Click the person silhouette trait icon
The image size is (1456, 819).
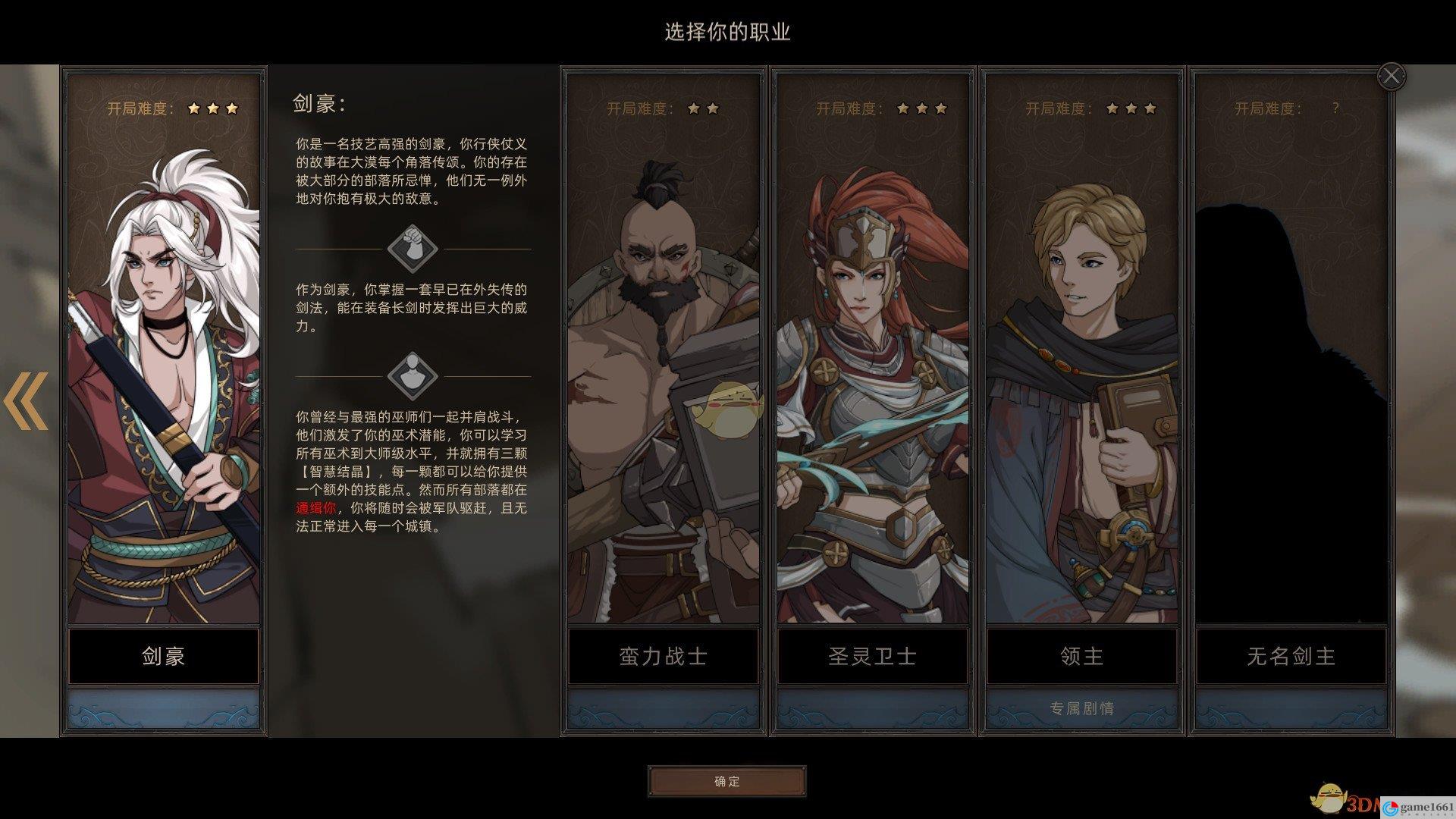[x=413, y=375]
